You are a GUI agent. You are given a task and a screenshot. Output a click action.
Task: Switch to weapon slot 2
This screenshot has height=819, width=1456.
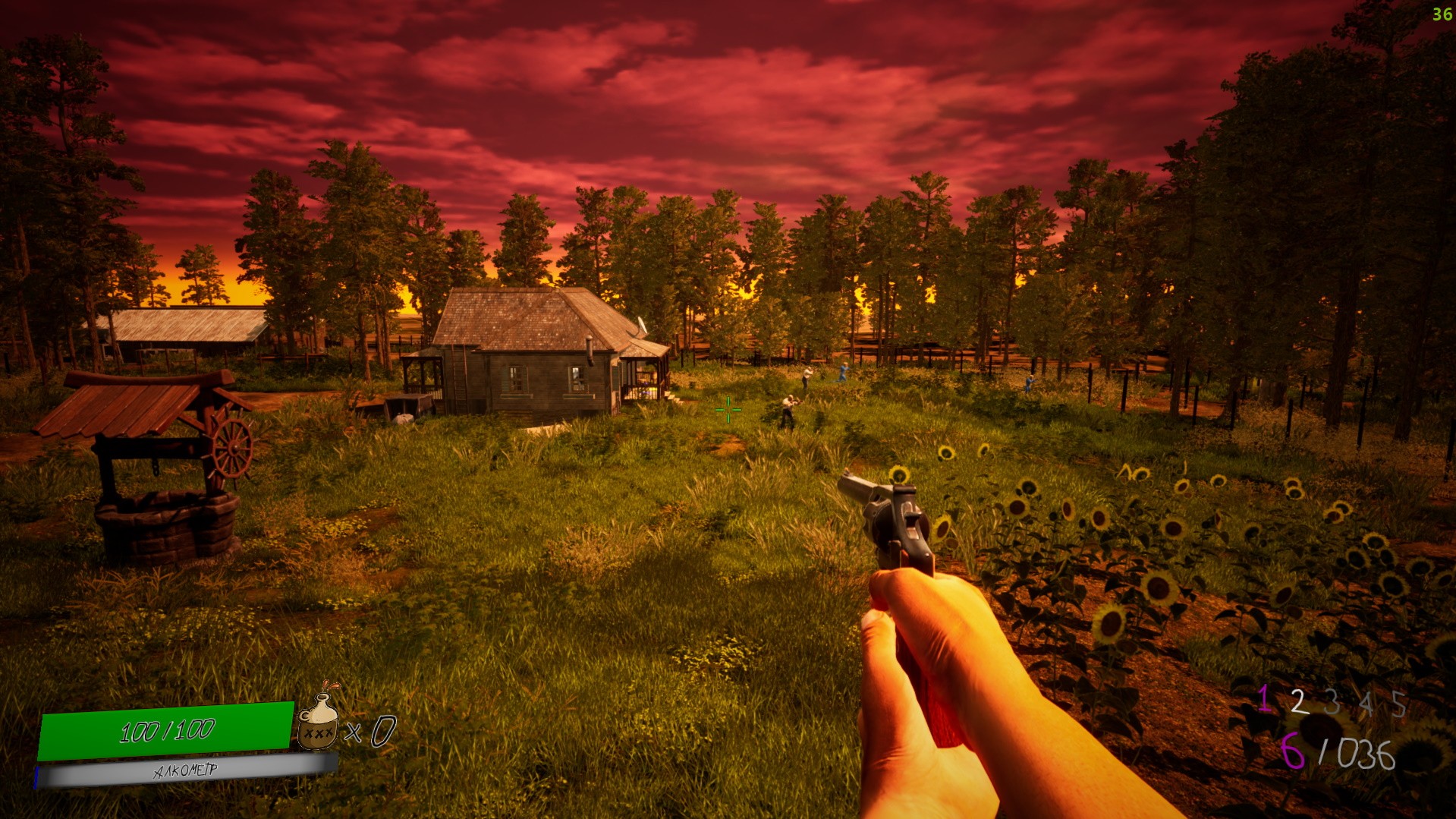click(x=1298, y=702)
